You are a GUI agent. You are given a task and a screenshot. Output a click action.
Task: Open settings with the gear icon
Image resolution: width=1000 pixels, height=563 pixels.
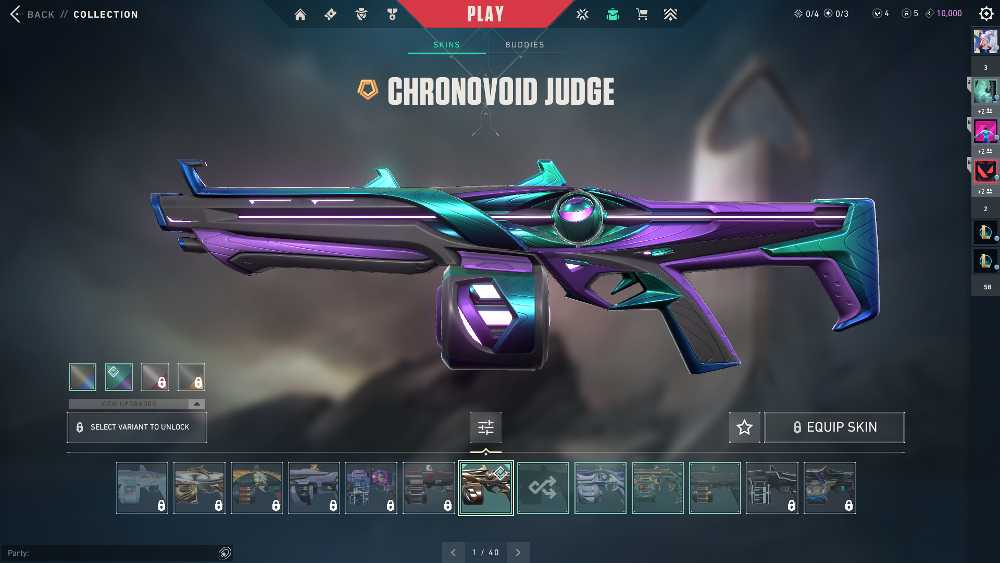point(985,14)
